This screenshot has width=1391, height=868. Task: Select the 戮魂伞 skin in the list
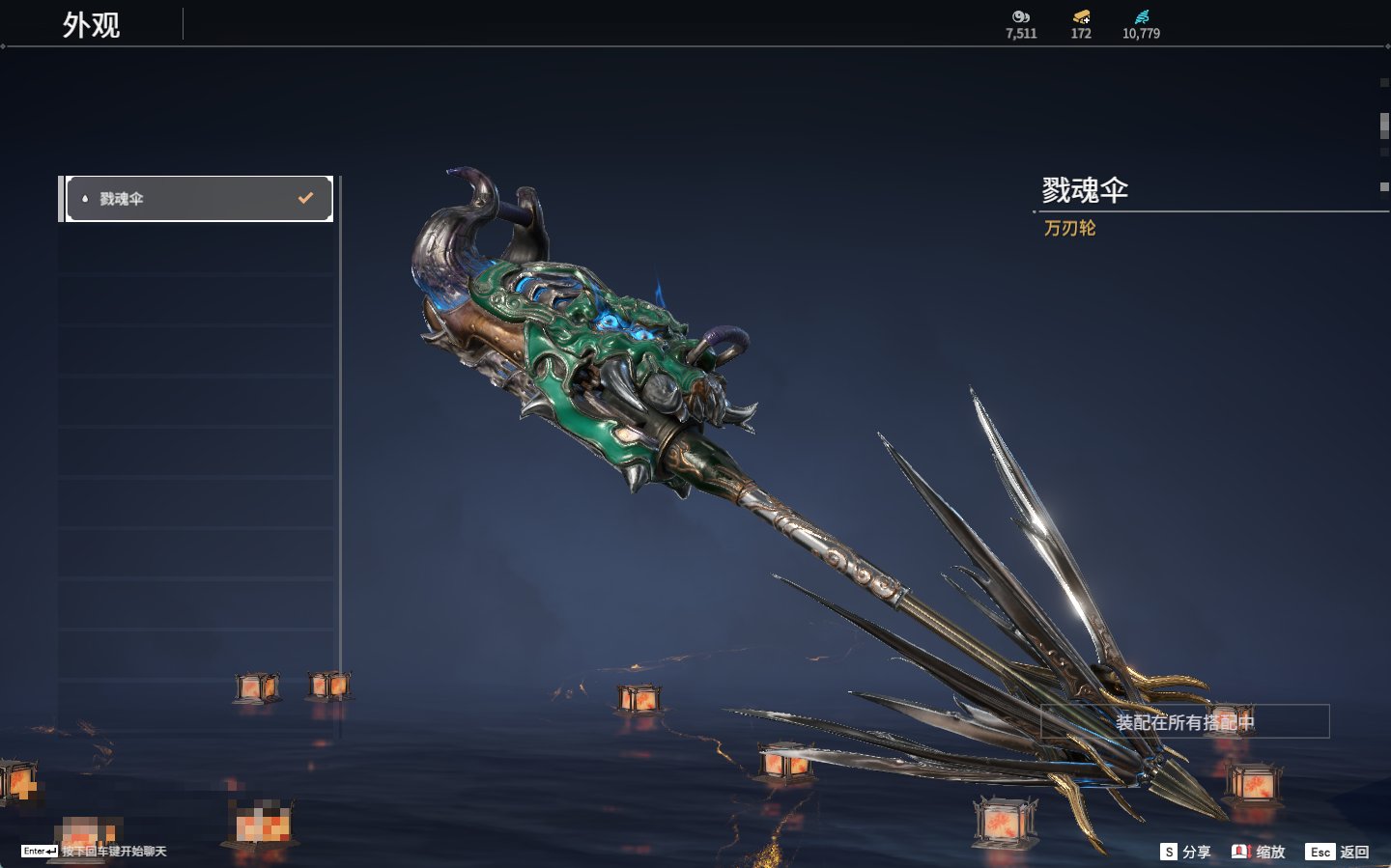[198, 199]
